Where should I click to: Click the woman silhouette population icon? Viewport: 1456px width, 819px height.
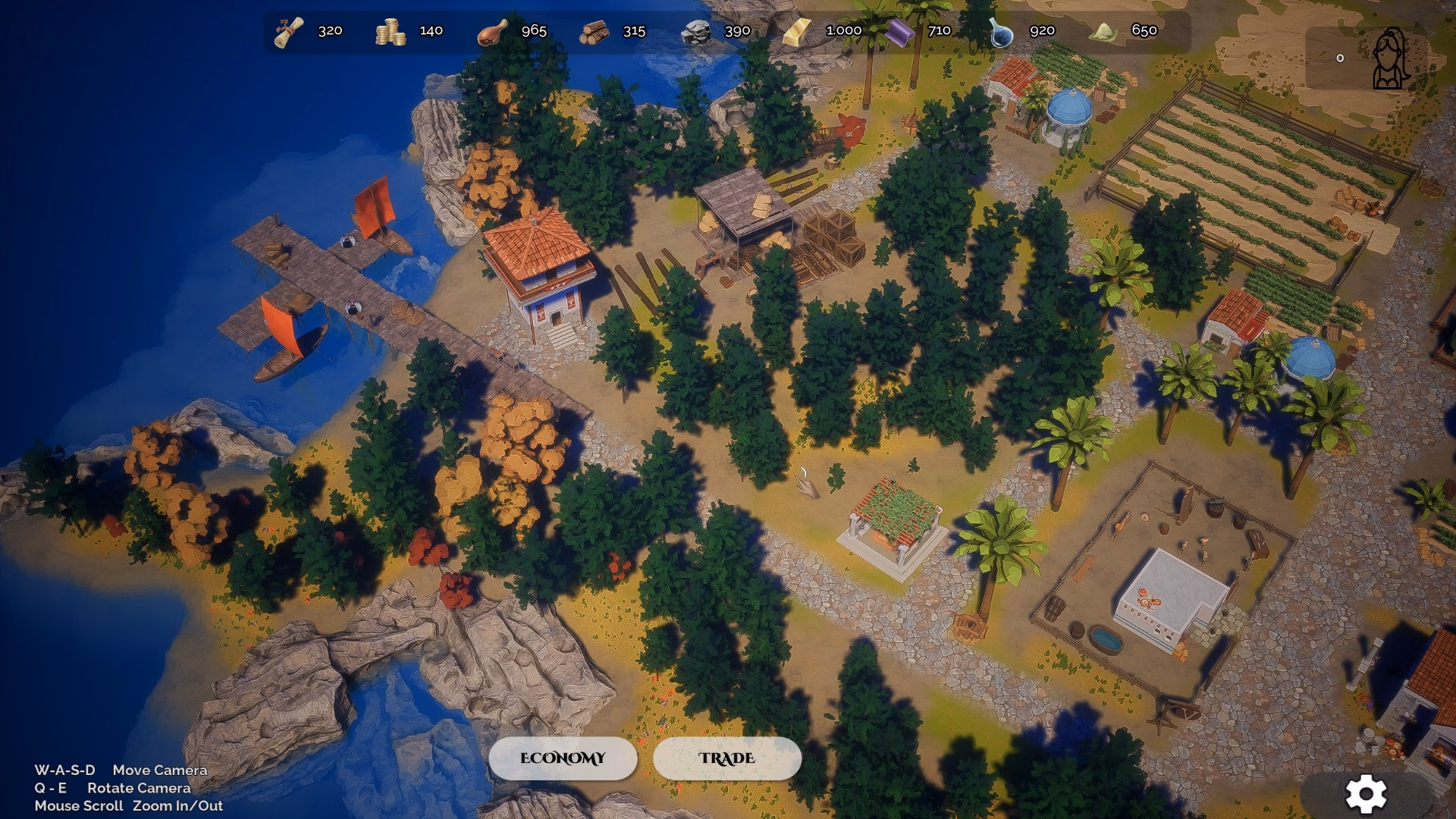pyautogui.click(x=1390, y=58)
